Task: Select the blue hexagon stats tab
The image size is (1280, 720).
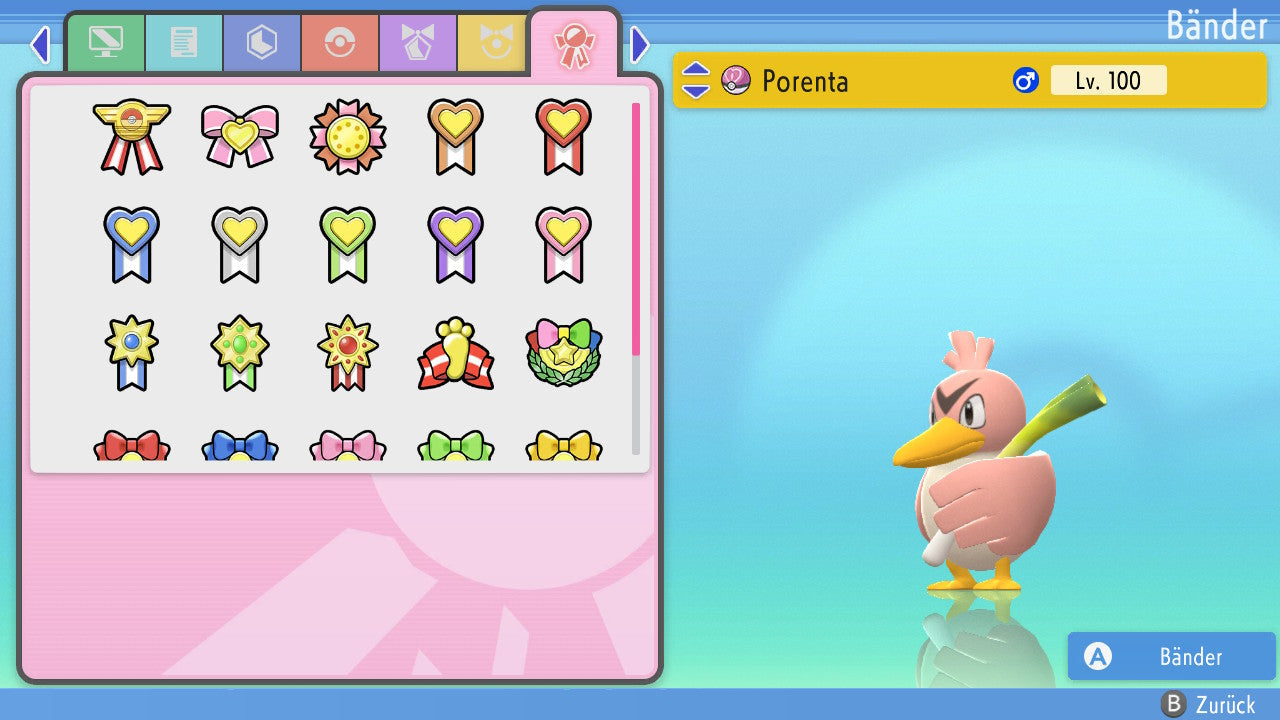Action: (261, 43)
